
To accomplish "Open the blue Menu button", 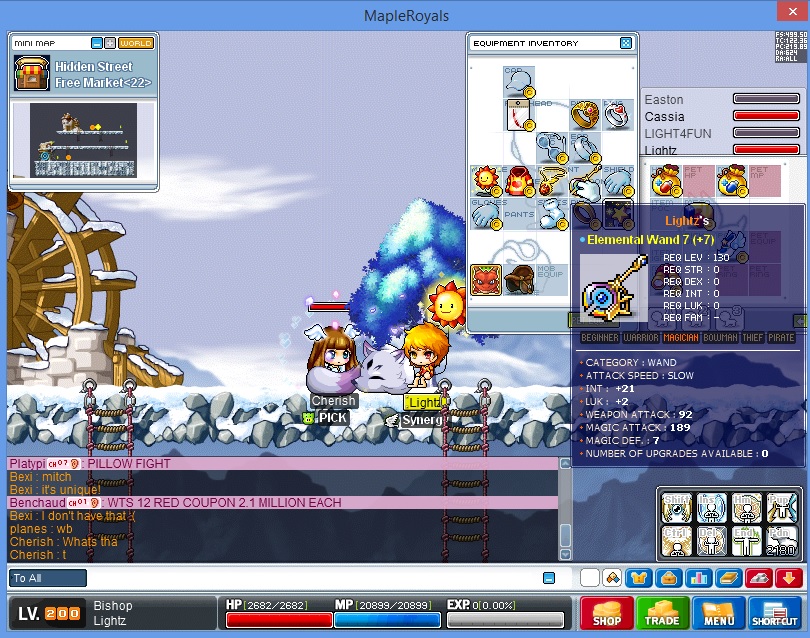I will (718, 612).
